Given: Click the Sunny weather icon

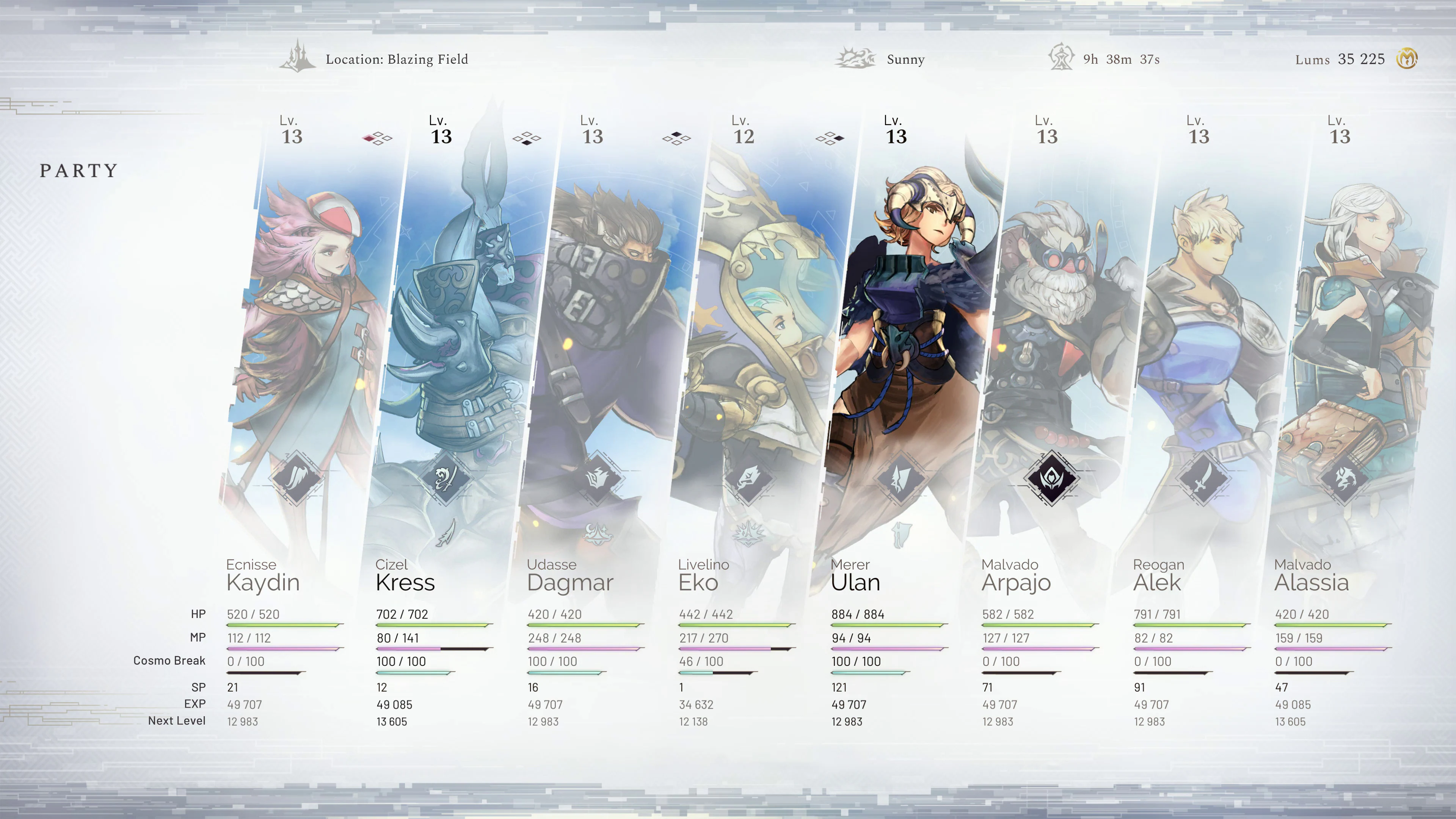Looking at the screenshot, I should tap(855, 58).
